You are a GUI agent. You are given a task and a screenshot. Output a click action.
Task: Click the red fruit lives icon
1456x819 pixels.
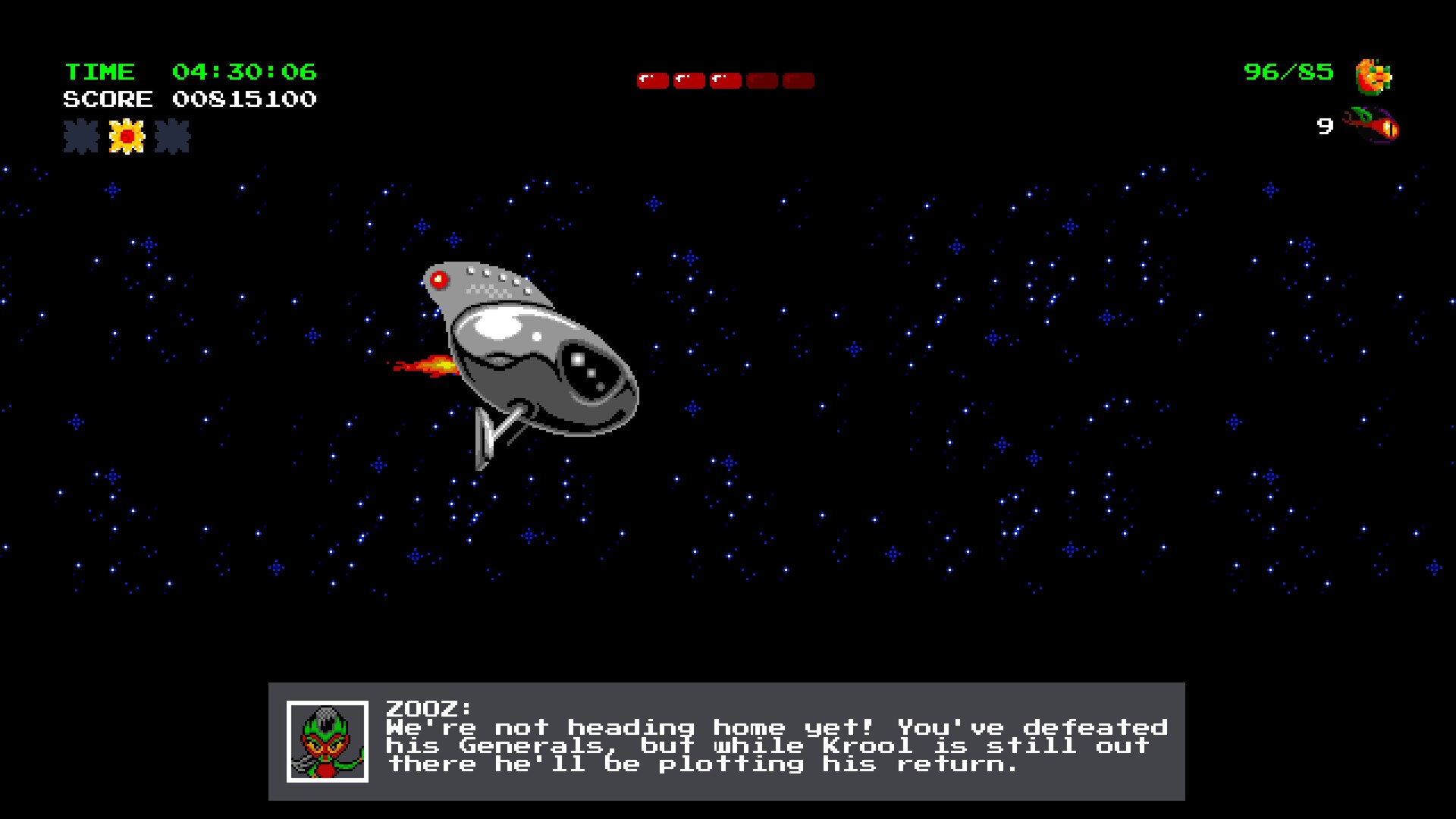click(1372, 125)
